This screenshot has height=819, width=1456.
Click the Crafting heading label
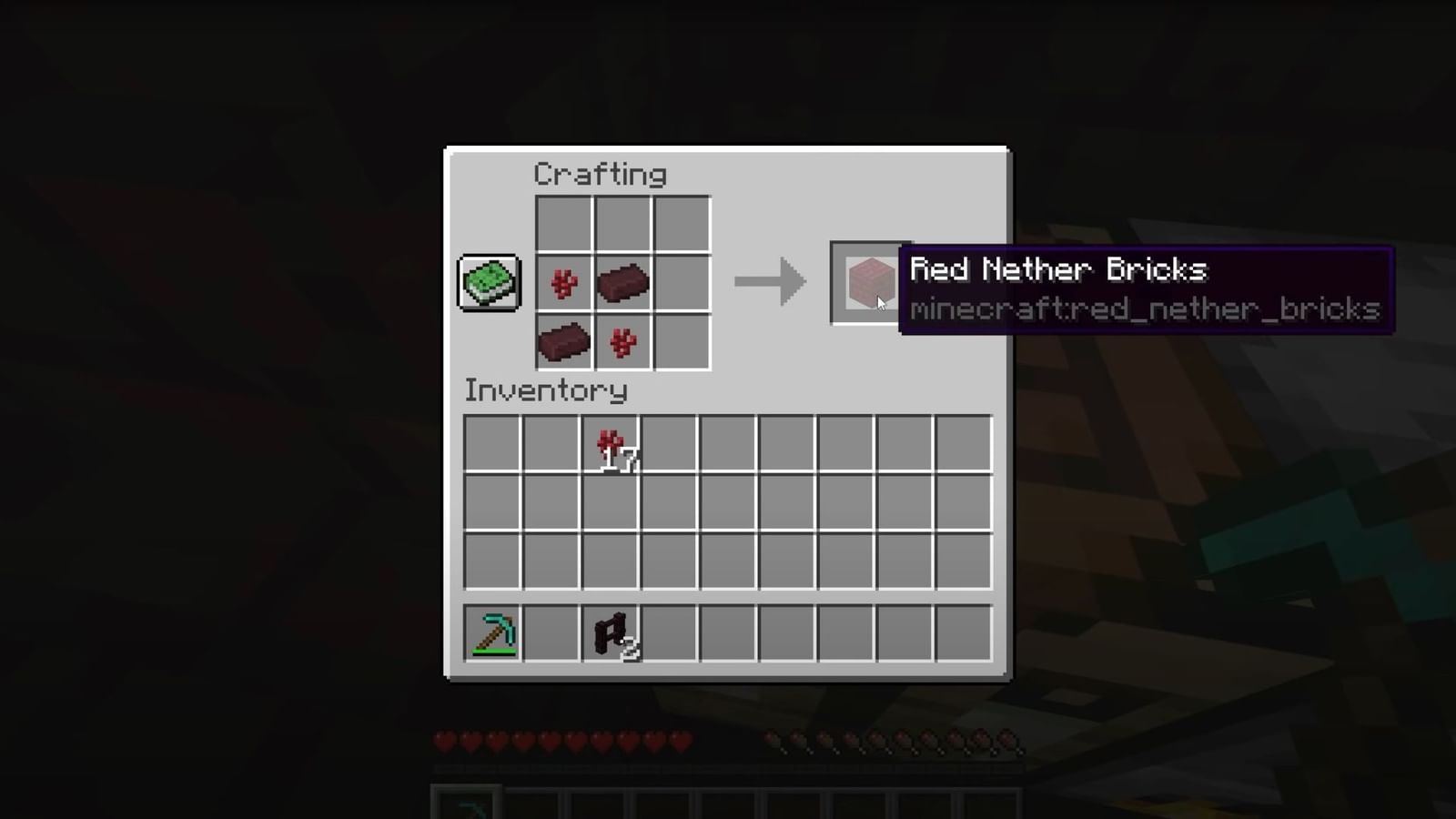pyautogui.click(x=601, y=173)
